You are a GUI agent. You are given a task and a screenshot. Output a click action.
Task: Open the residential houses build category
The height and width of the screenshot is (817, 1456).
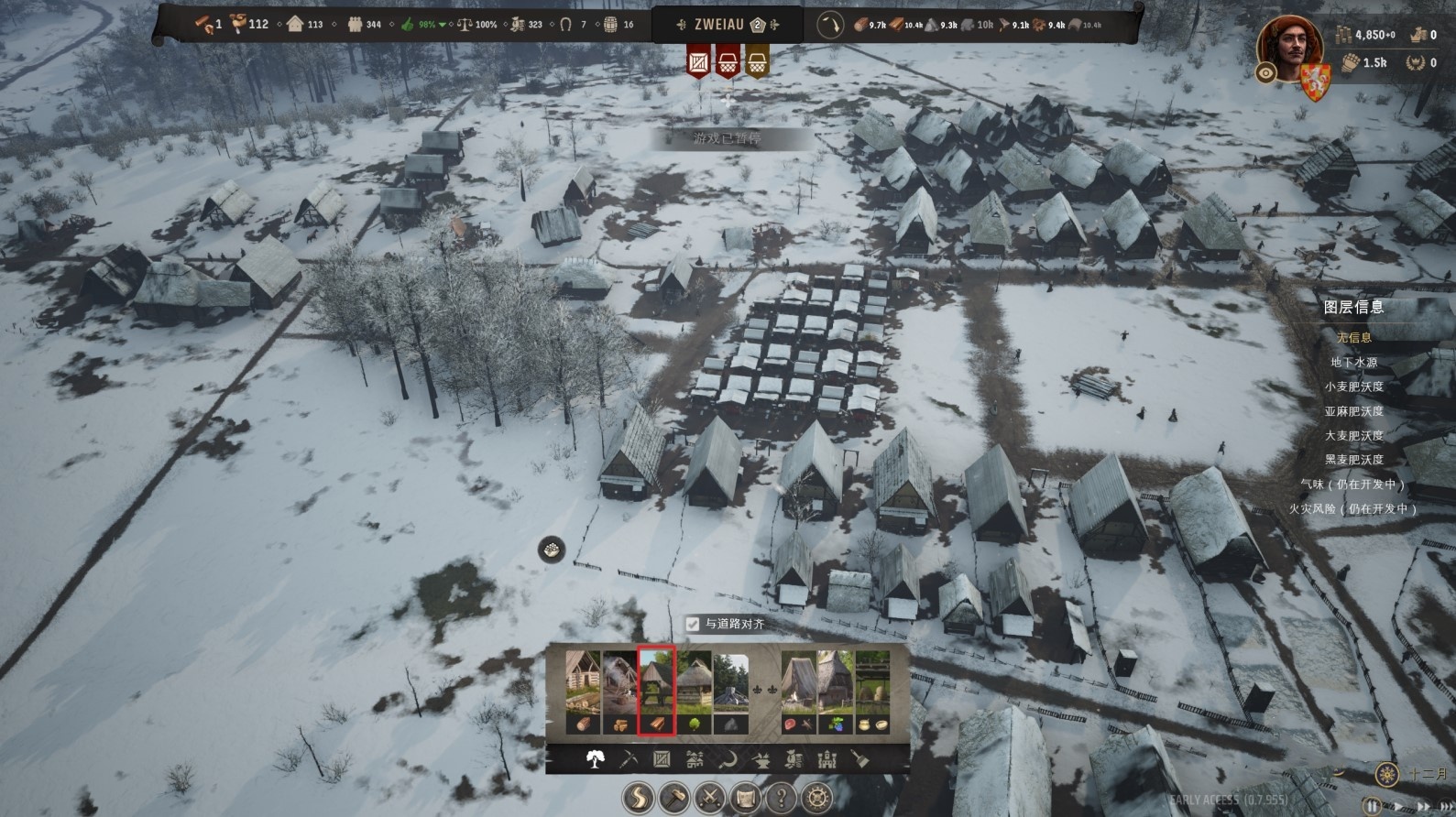[x=695, y=759]
